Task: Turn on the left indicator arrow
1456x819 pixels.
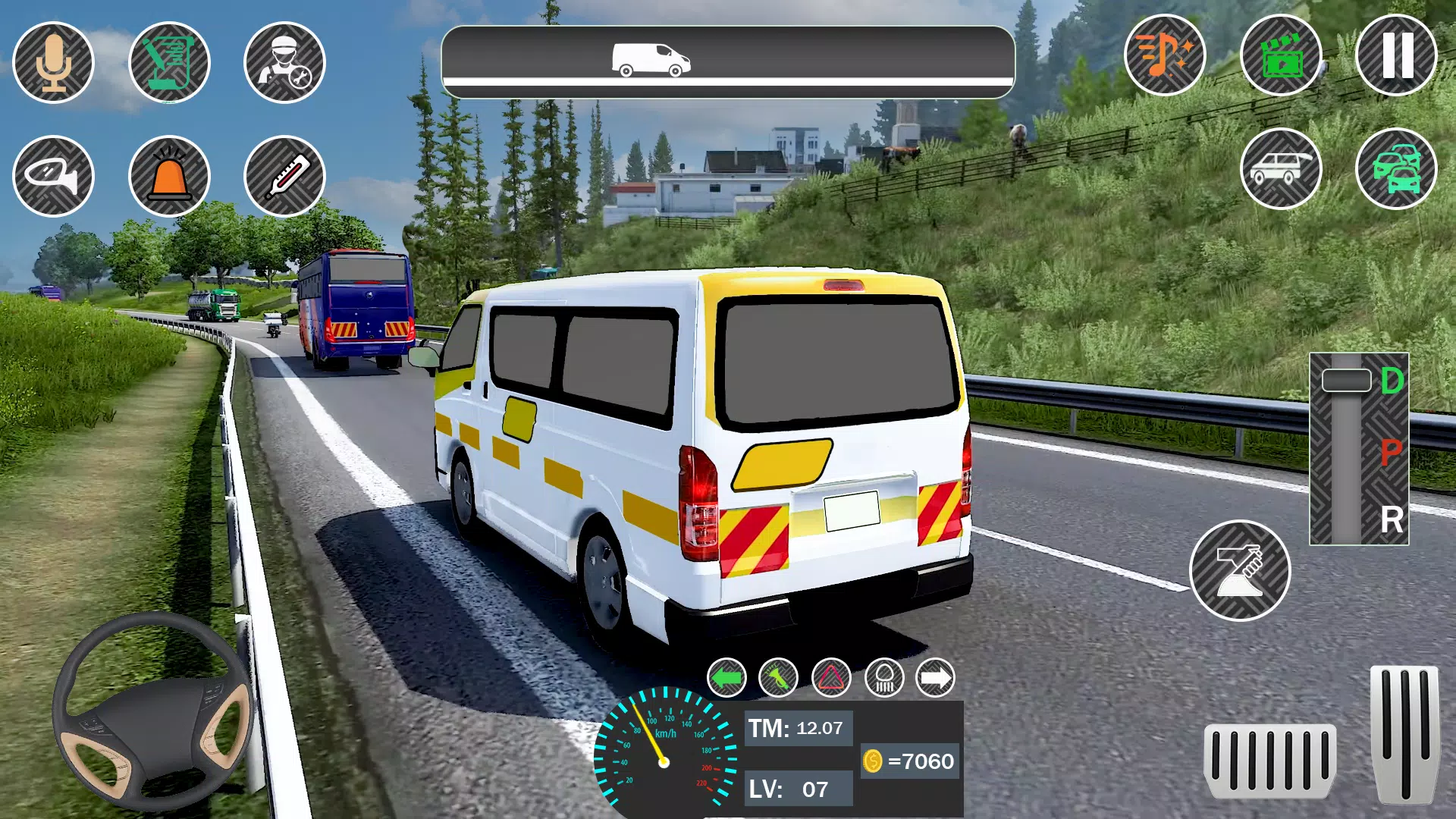Action: [726, 678]
